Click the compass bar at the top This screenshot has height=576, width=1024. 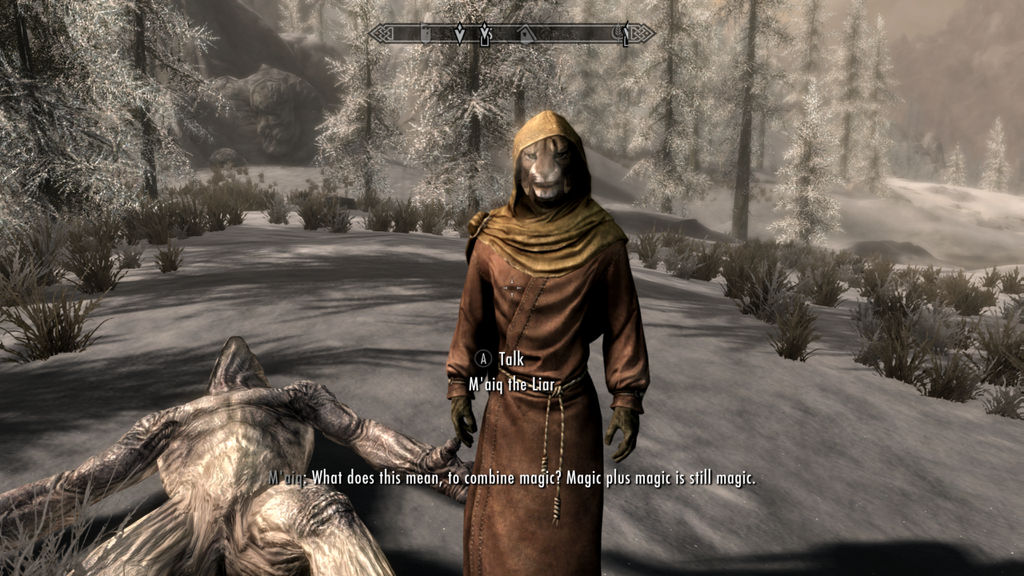pyautogui.click(x=512, y=34)
